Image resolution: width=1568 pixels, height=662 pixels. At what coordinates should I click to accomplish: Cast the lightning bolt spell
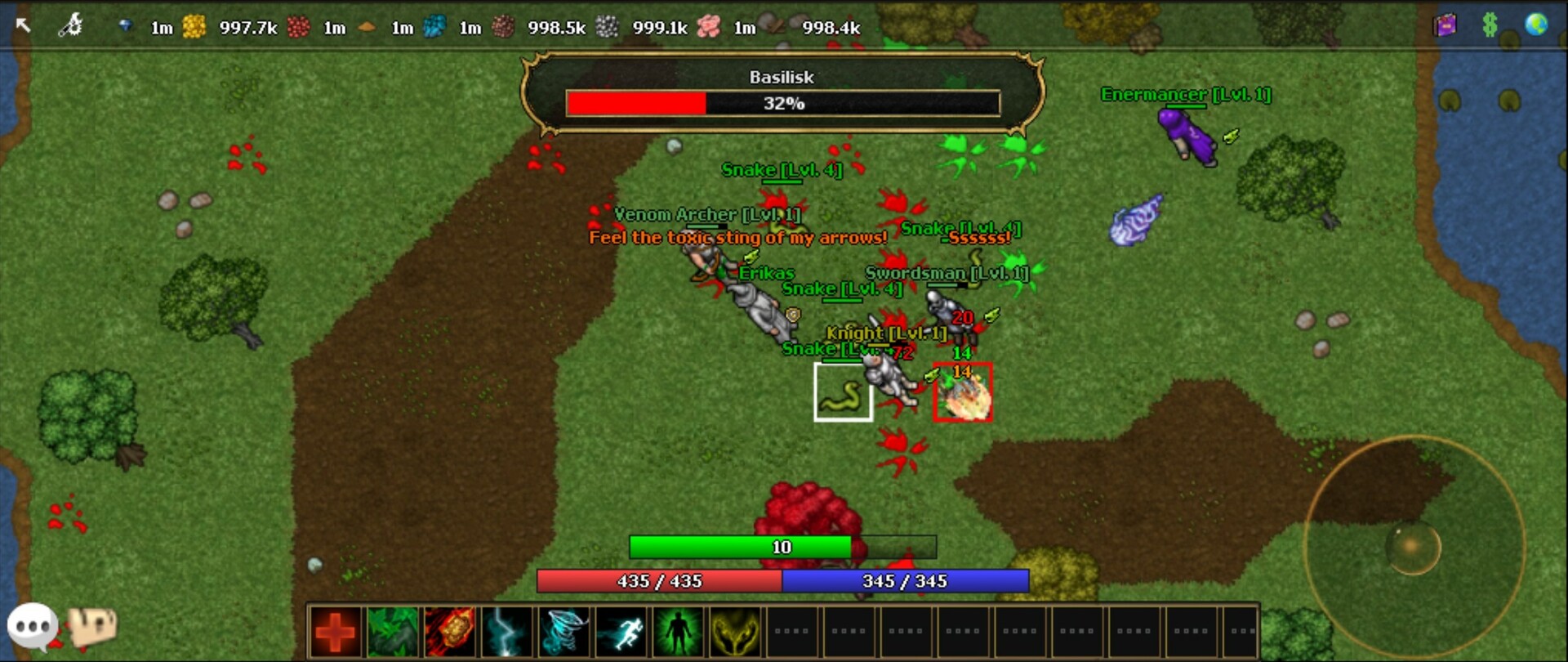pyautogui.click(x=507, y=629)
